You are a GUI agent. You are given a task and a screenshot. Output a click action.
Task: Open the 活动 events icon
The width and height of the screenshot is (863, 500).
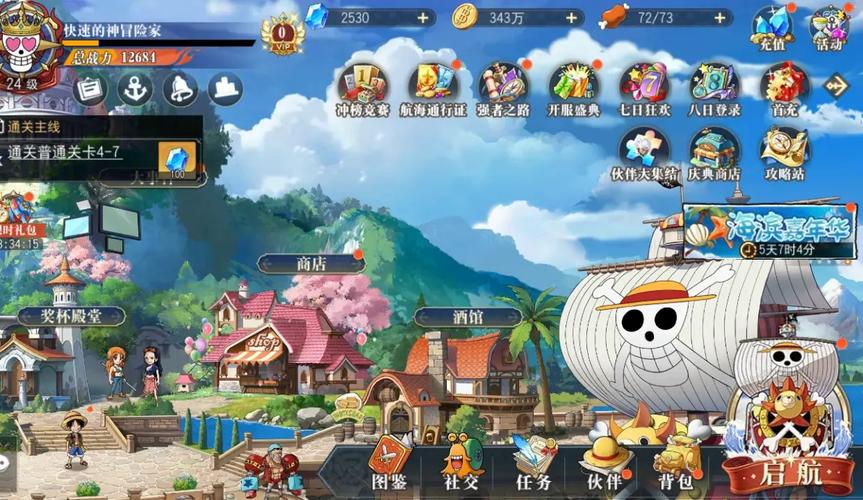[x=828, y=26]
